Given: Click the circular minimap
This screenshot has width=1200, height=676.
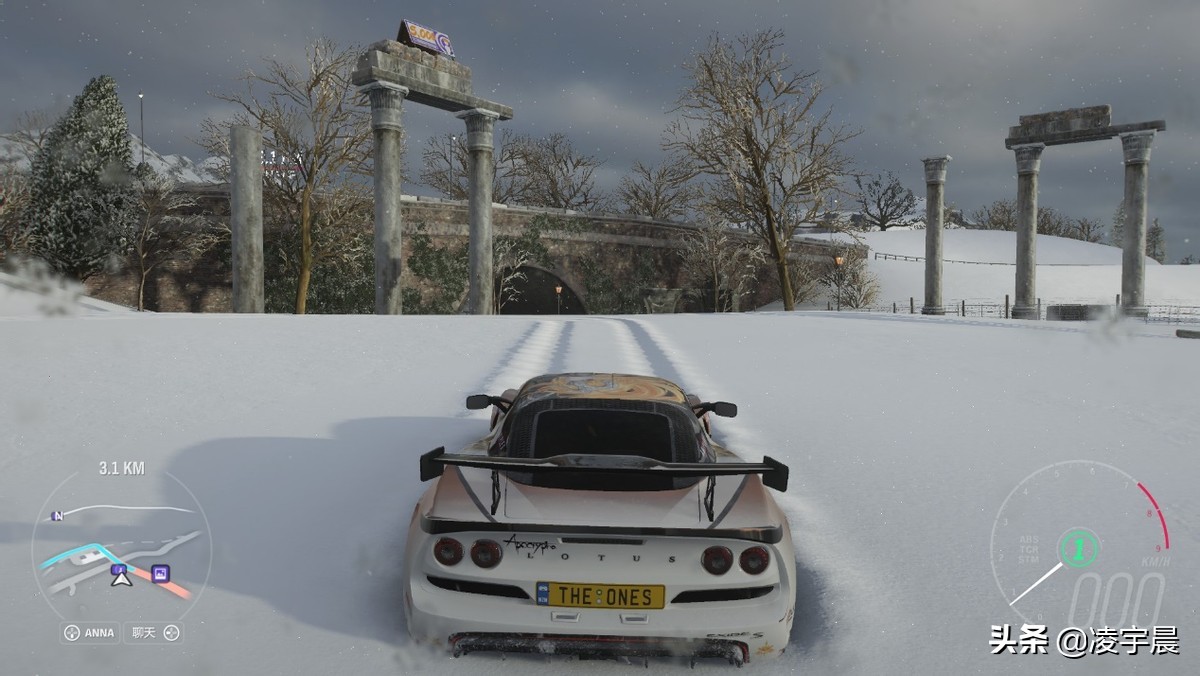Looking at the screenshot, I should 121,545.
